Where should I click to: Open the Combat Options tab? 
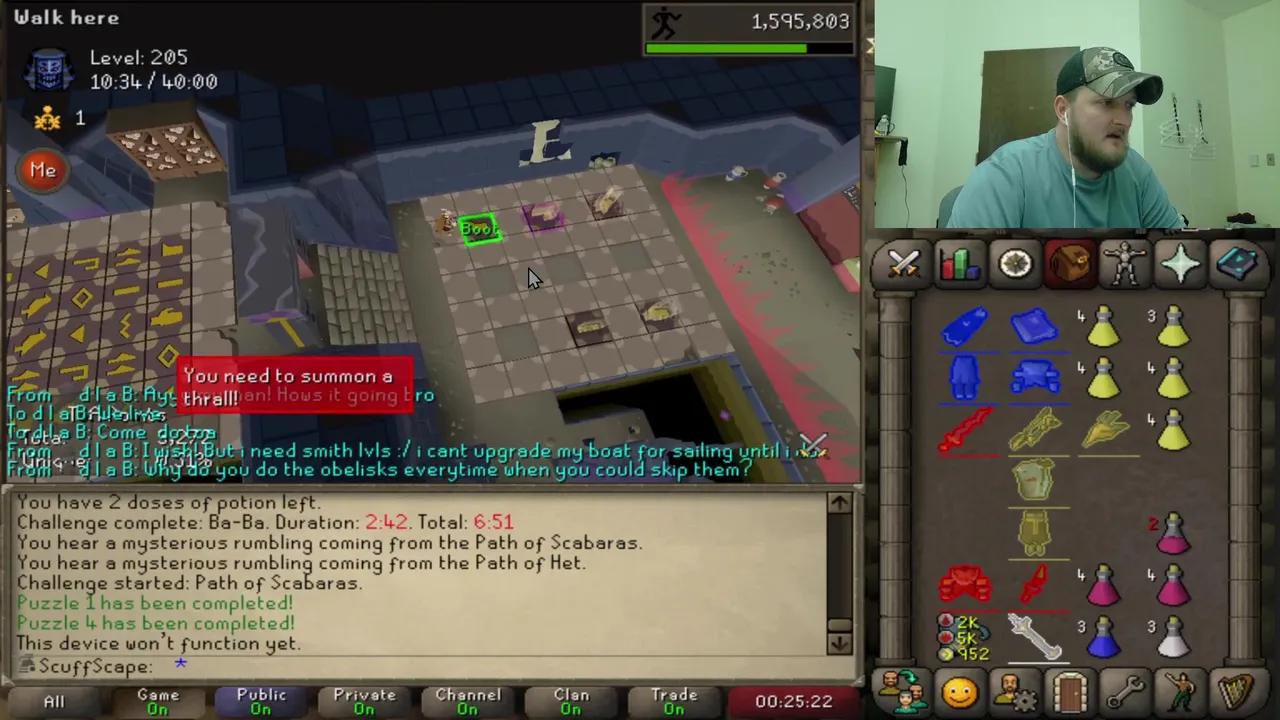903,263
